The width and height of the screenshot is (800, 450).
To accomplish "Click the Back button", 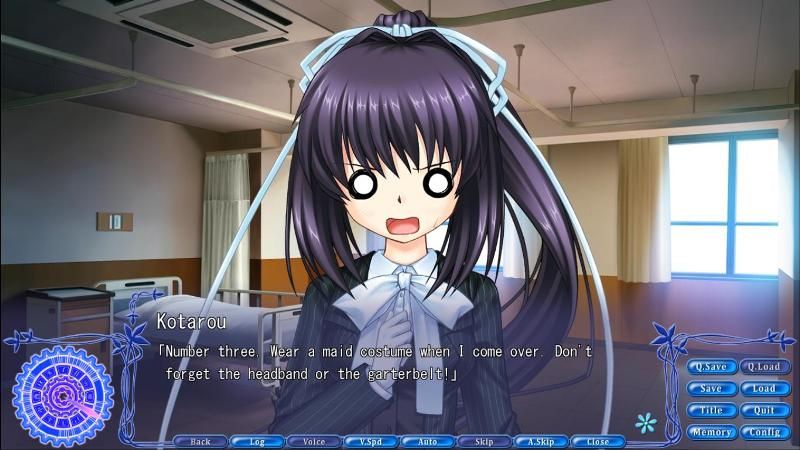I will 200,441.
